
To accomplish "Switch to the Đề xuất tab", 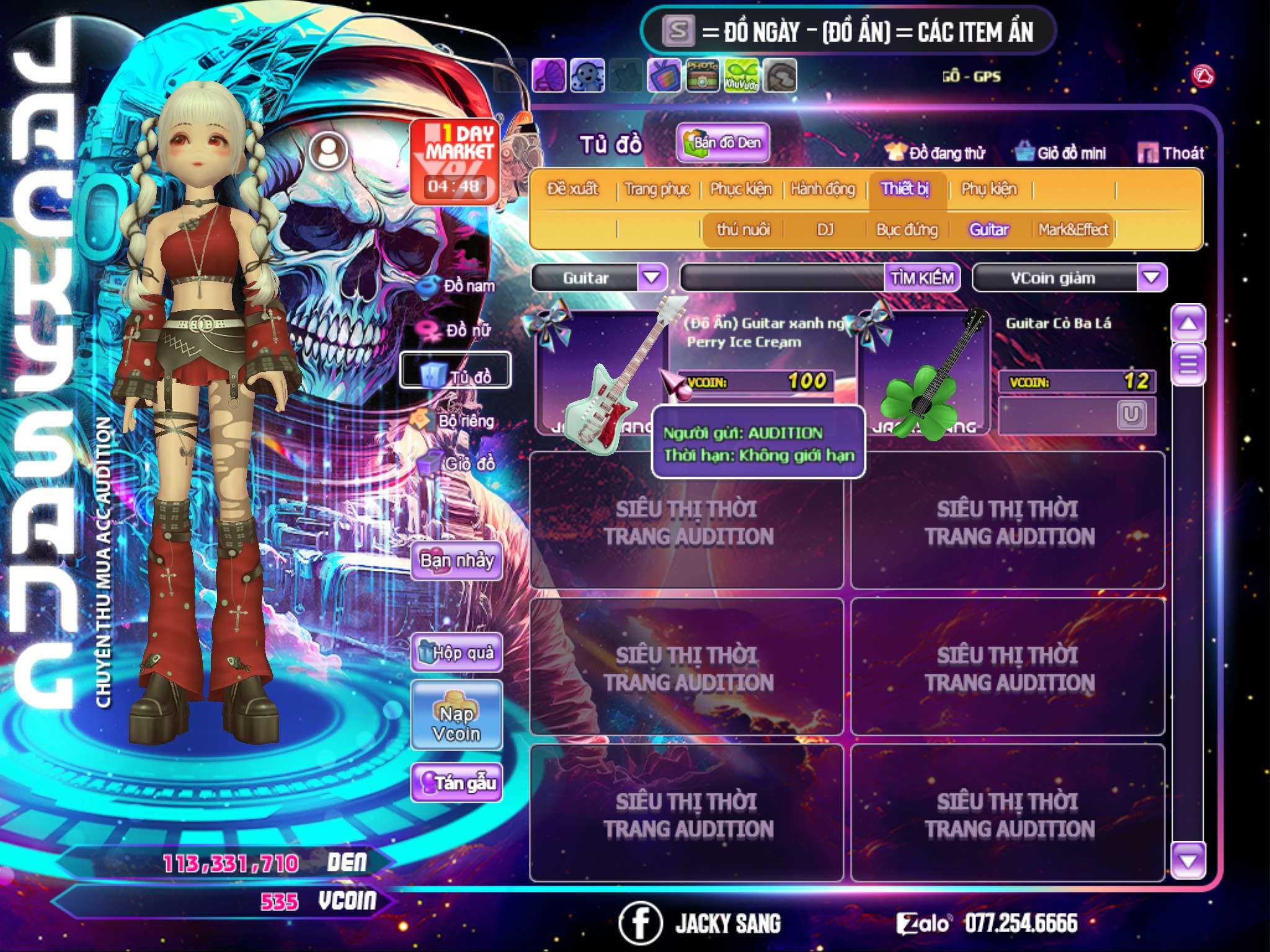I will click(572, 188).
